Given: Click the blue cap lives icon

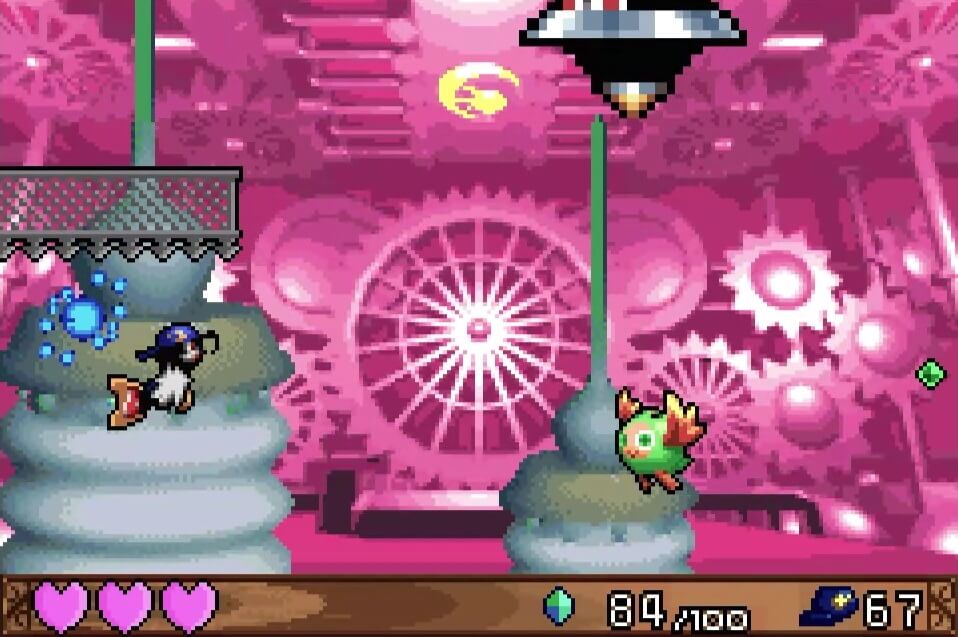Looking at the screenshot, I should [829, 607].
